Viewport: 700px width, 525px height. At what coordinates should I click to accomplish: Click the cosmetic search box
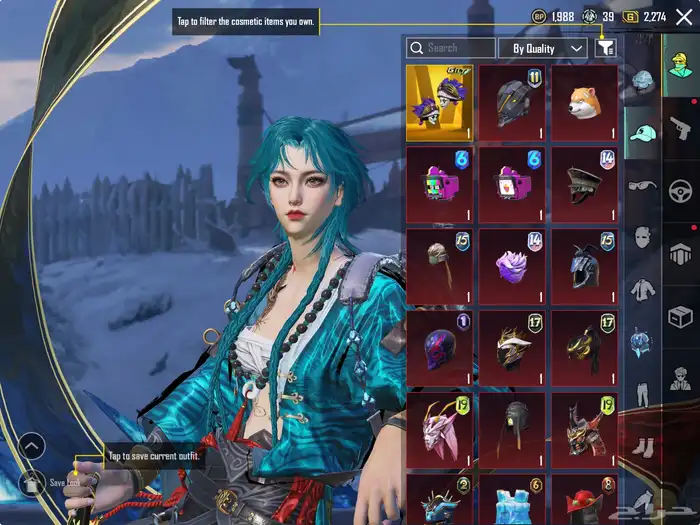(451, 48)
